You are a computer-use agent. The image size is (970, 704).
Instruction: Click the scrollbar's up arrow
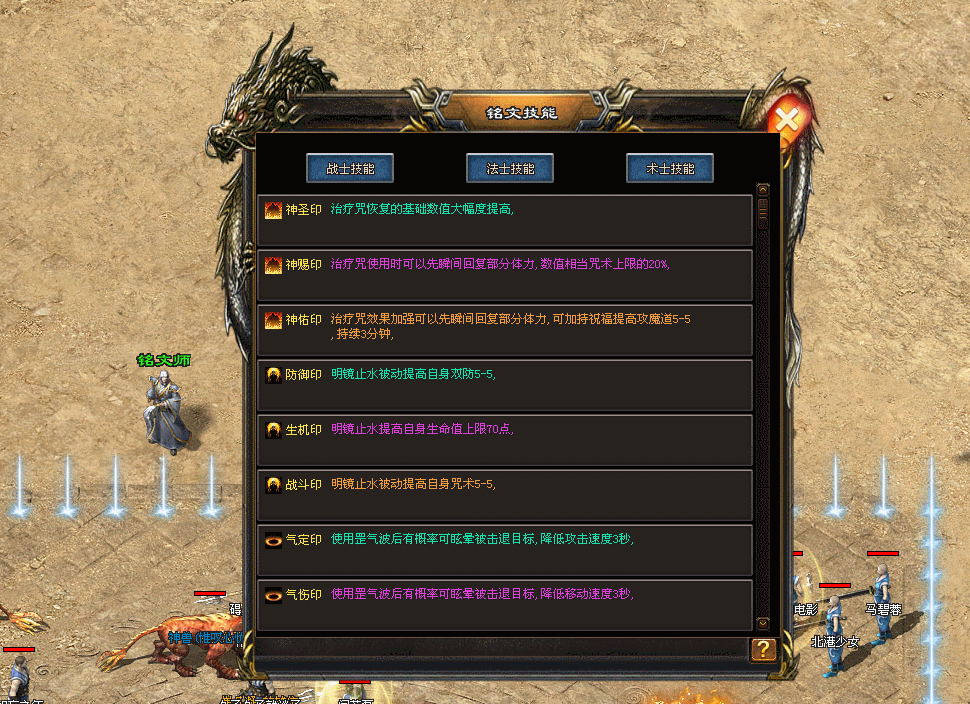tap(763, 189)
